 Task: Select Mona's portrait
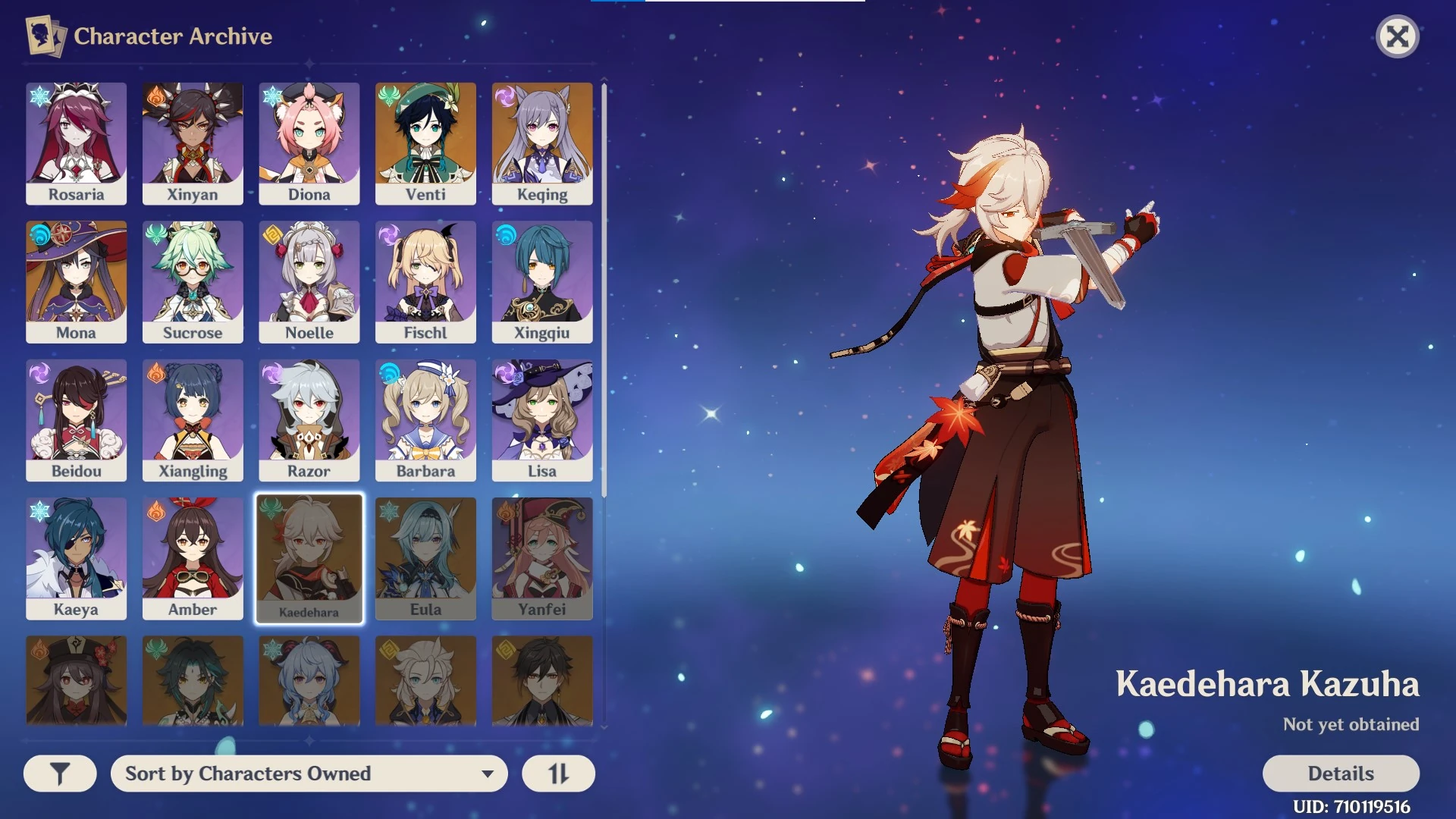click(76, 281)
